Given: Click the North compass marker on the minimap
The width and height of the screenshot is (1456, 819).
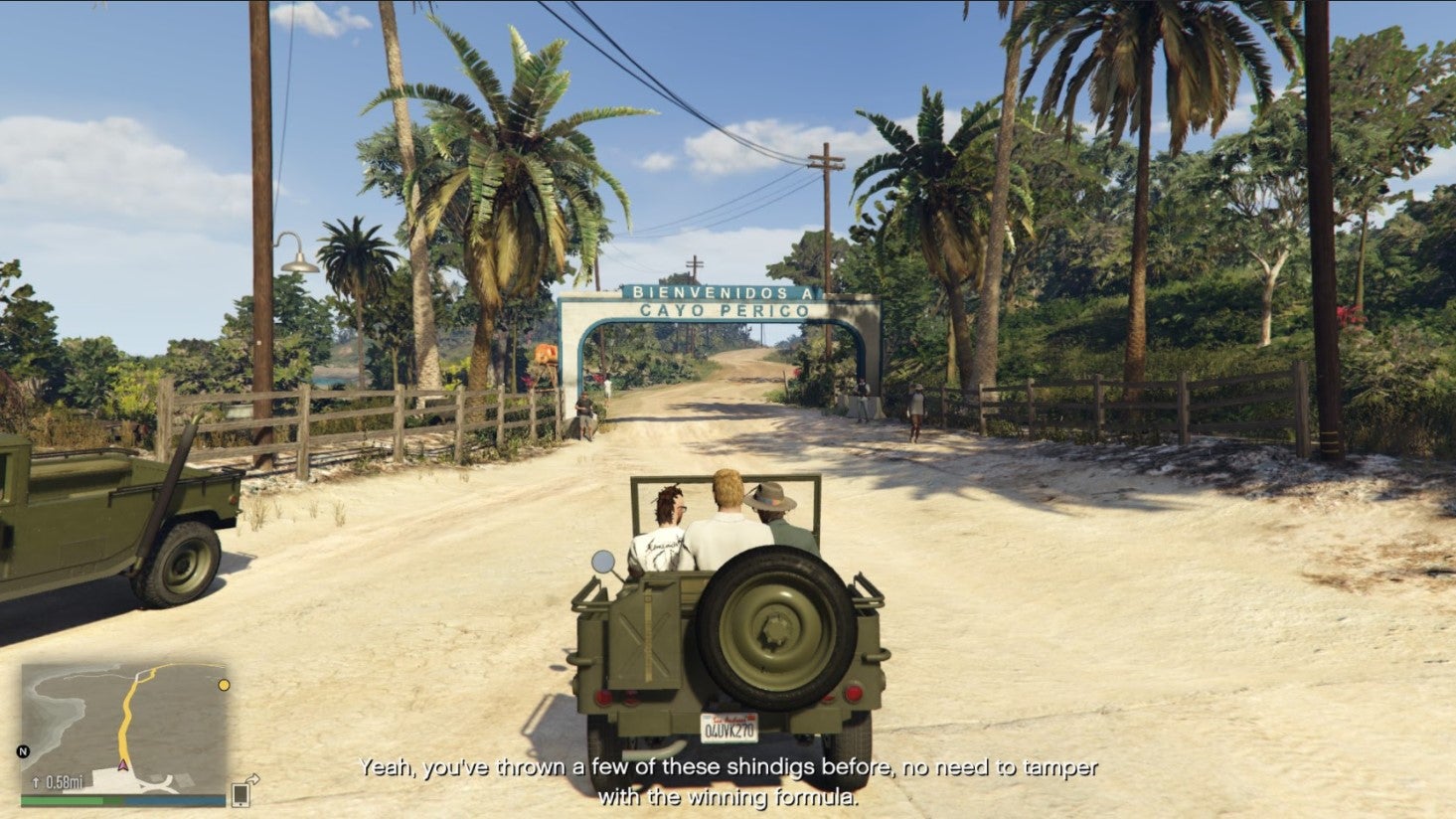Looking at the screenshot, I should [22, 749].
